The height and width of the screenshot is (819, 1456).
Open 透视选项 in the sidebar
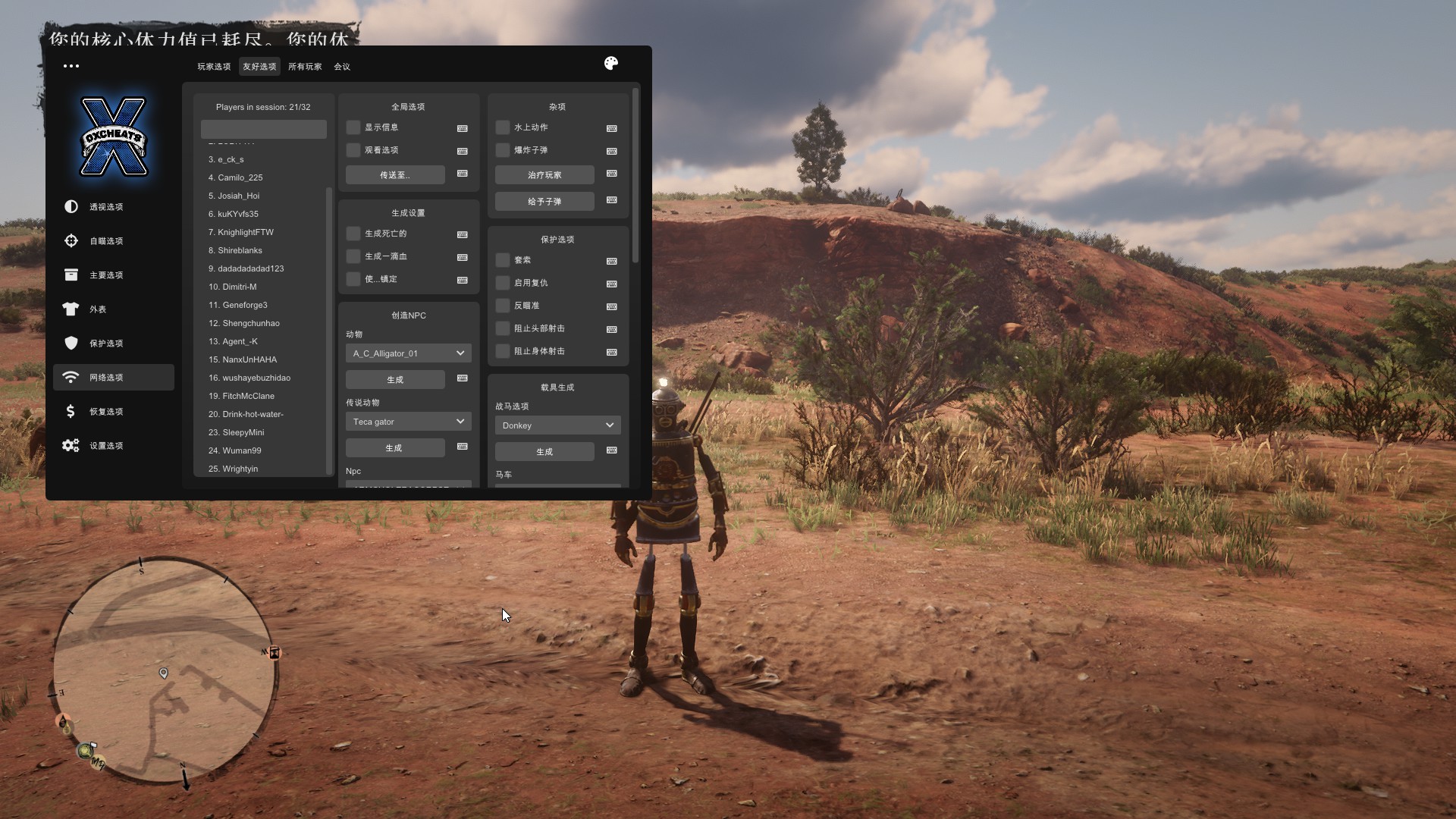tap(106, 207)
